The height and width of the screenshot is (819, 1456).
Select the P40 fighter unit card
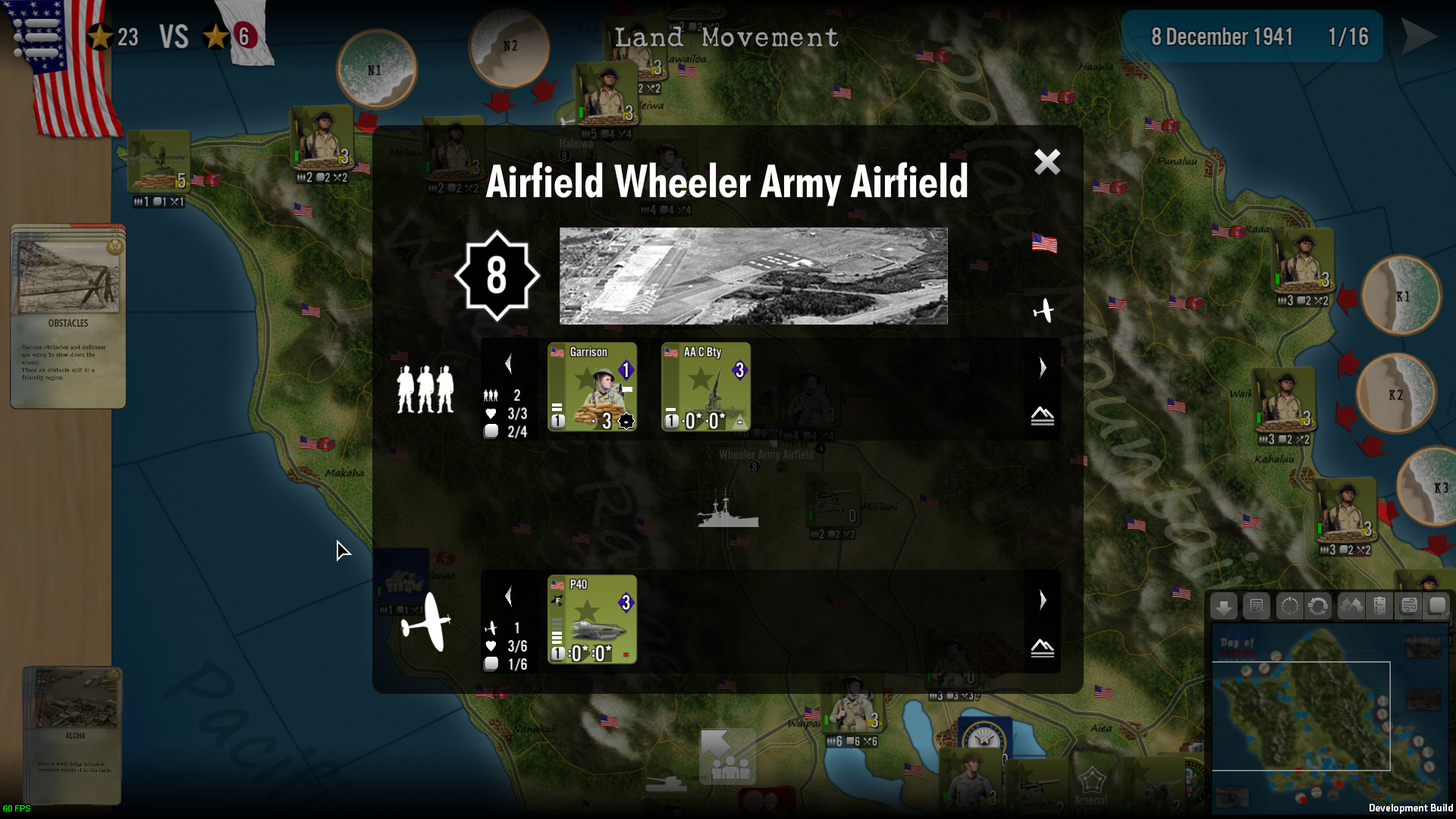pos(591,620)
